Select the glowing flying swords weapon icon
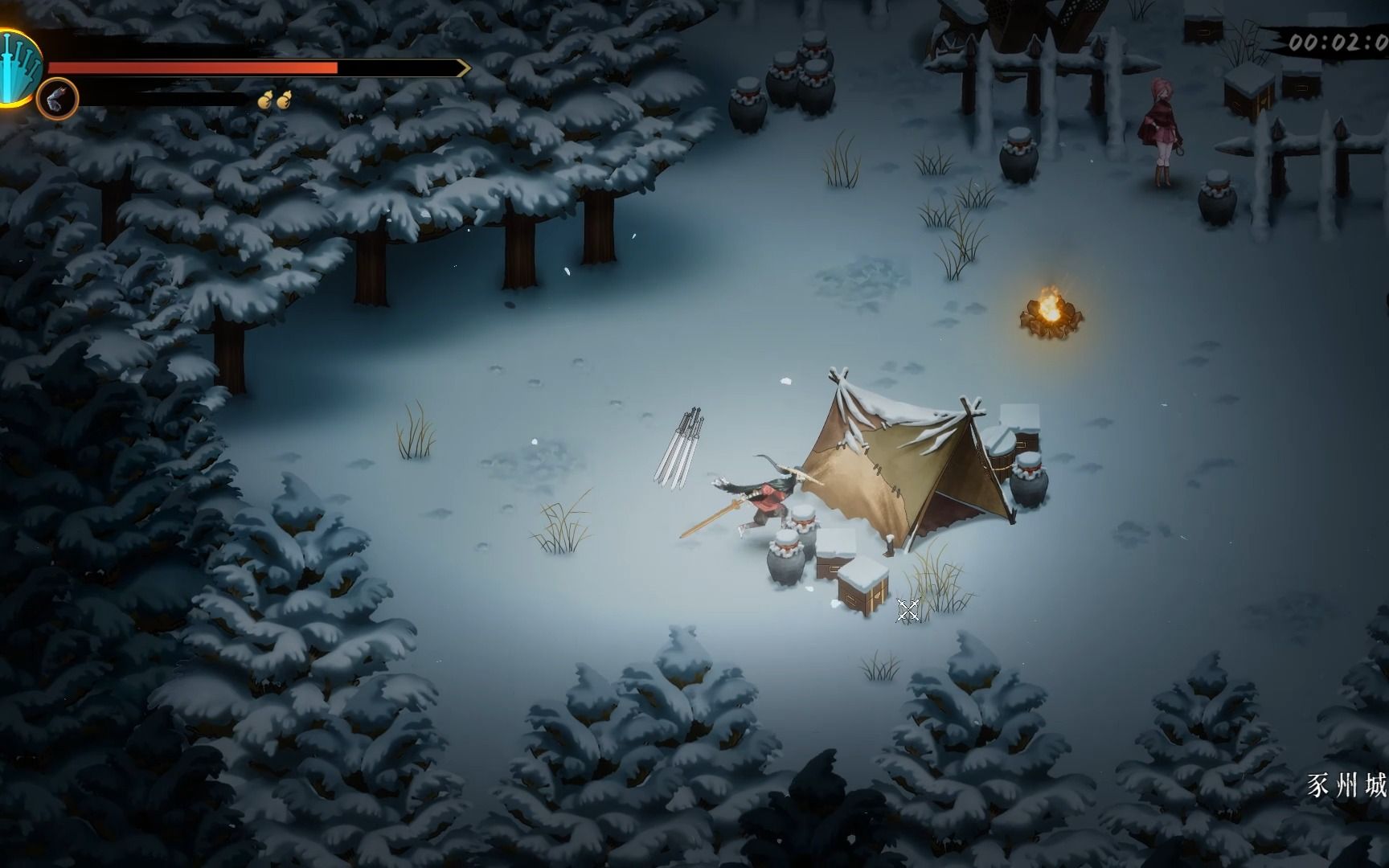This screenshot has height=868, width=1389. 18,67
